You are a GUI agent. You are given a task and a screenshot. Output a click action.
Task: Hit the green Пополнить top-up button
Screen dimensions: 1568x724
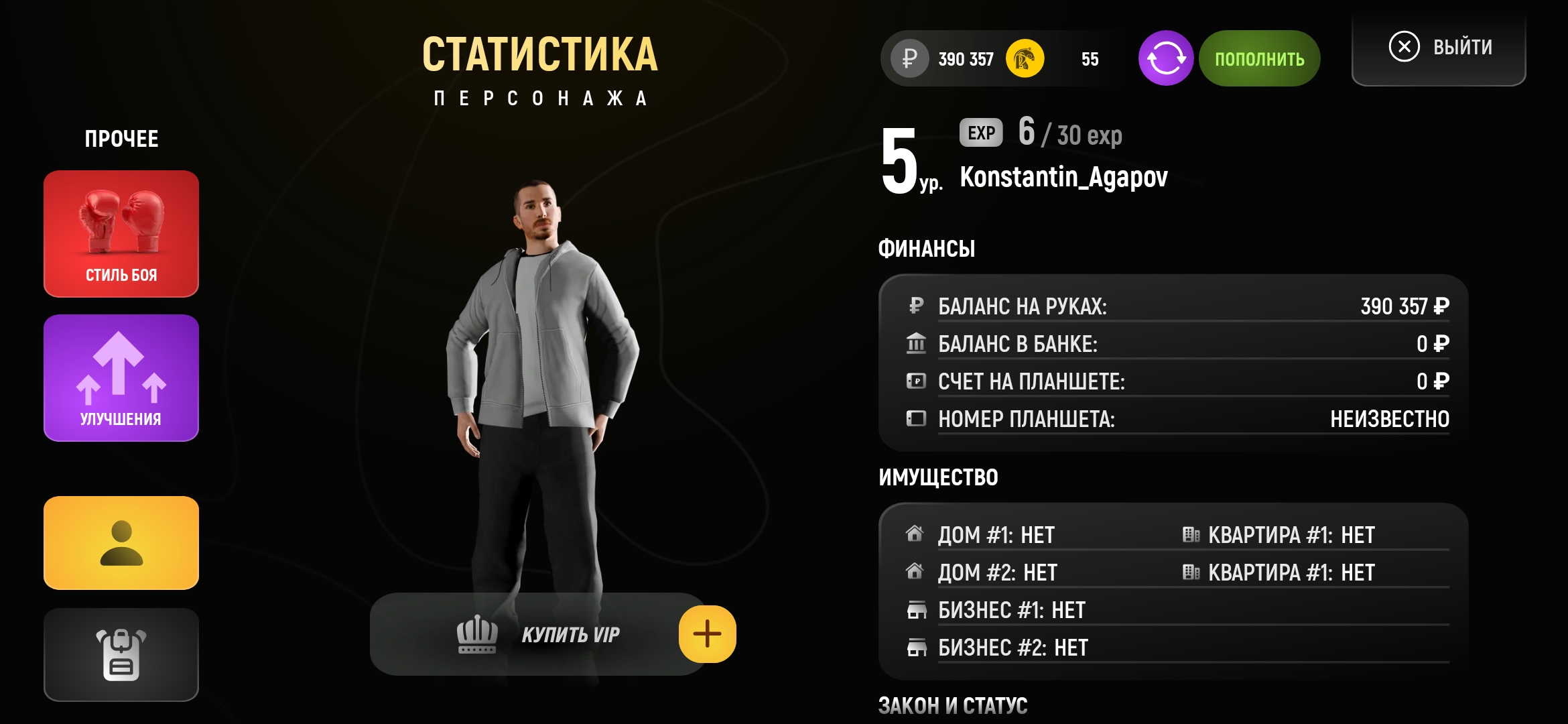point(1259,58)
